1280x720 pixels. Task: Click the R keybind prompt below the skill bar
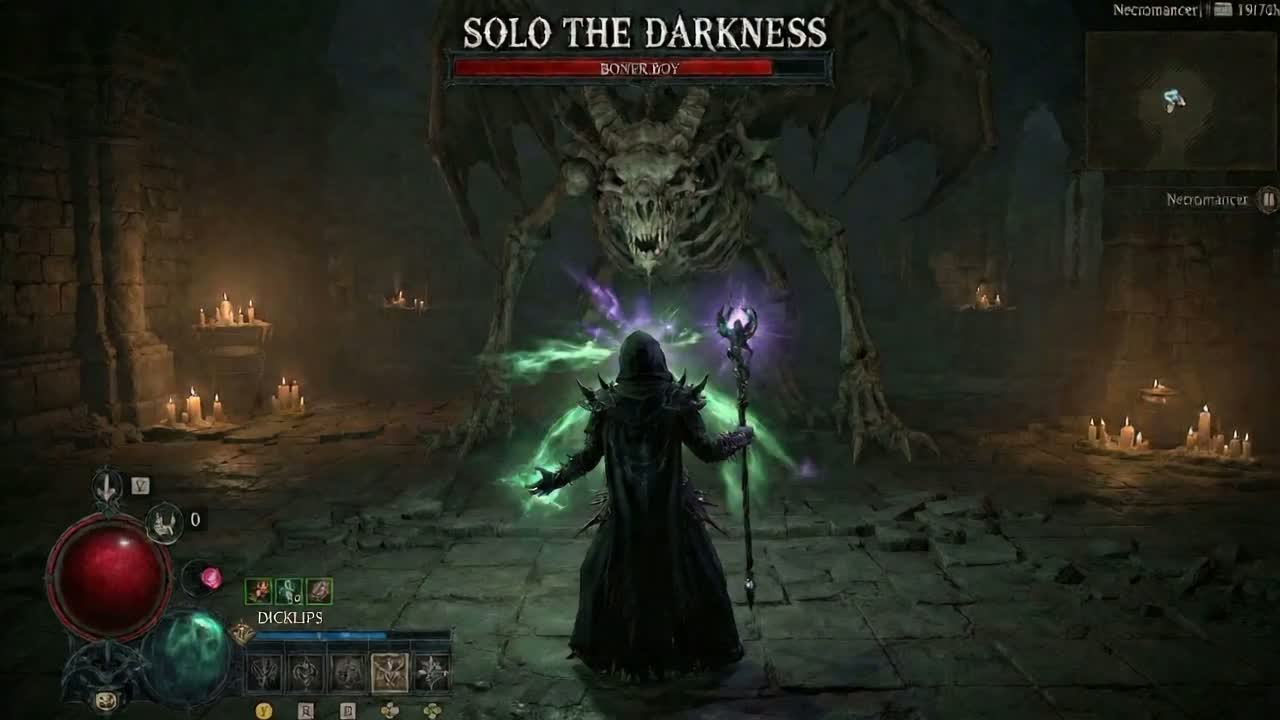tap(306, 708)
